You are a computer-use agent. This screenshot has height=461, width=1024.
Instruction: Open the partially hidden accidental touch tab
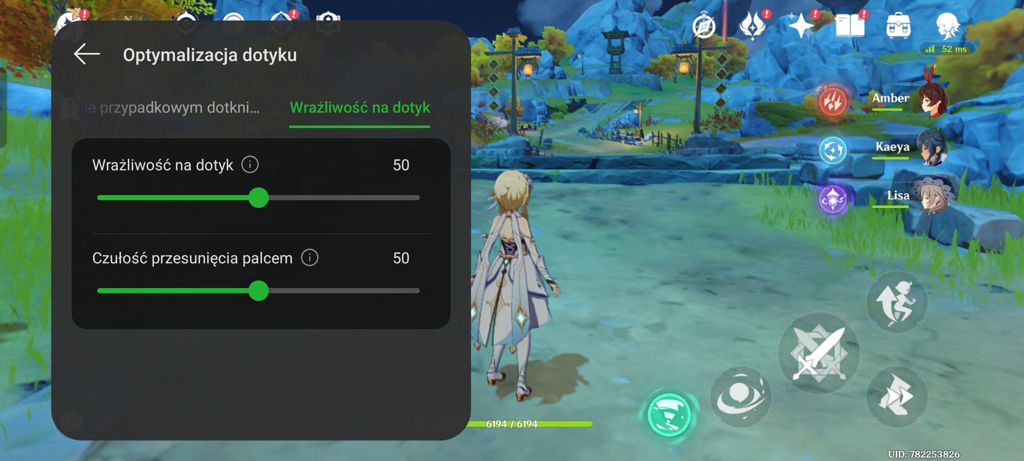coord(170,107)
